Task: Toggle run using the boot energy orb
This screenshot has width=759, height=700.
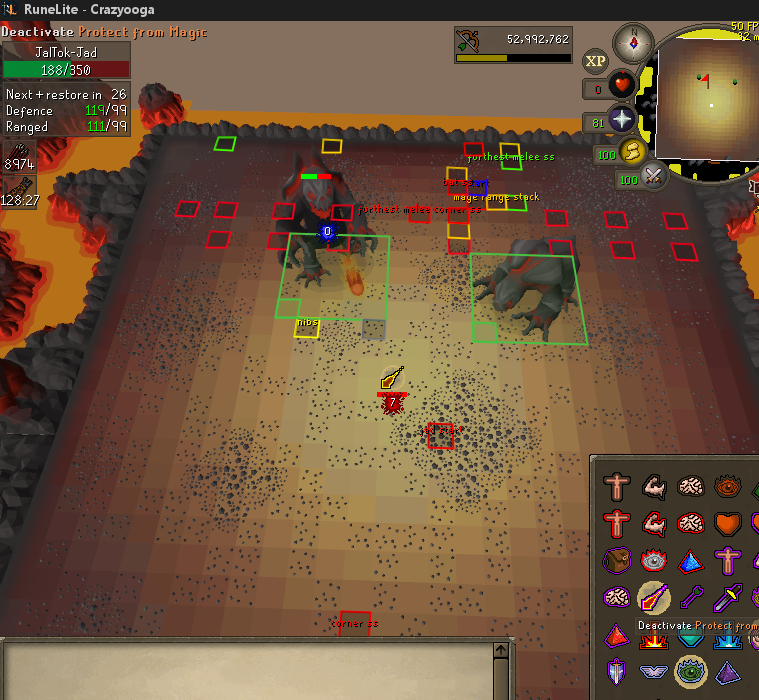Action: tap(632, 152)
